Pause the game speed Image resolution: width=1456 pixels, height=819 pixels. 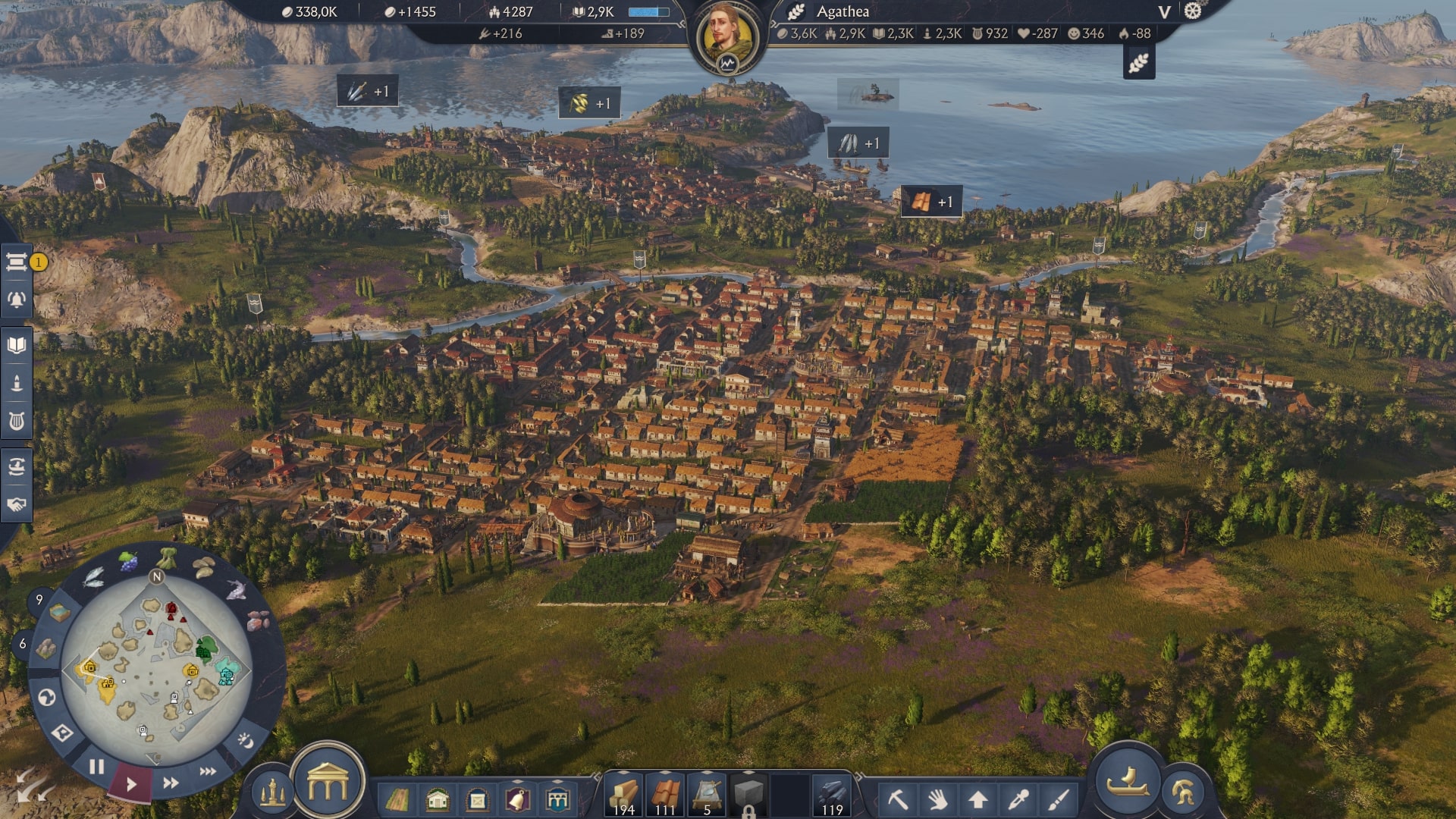click(x=96, y=767)
